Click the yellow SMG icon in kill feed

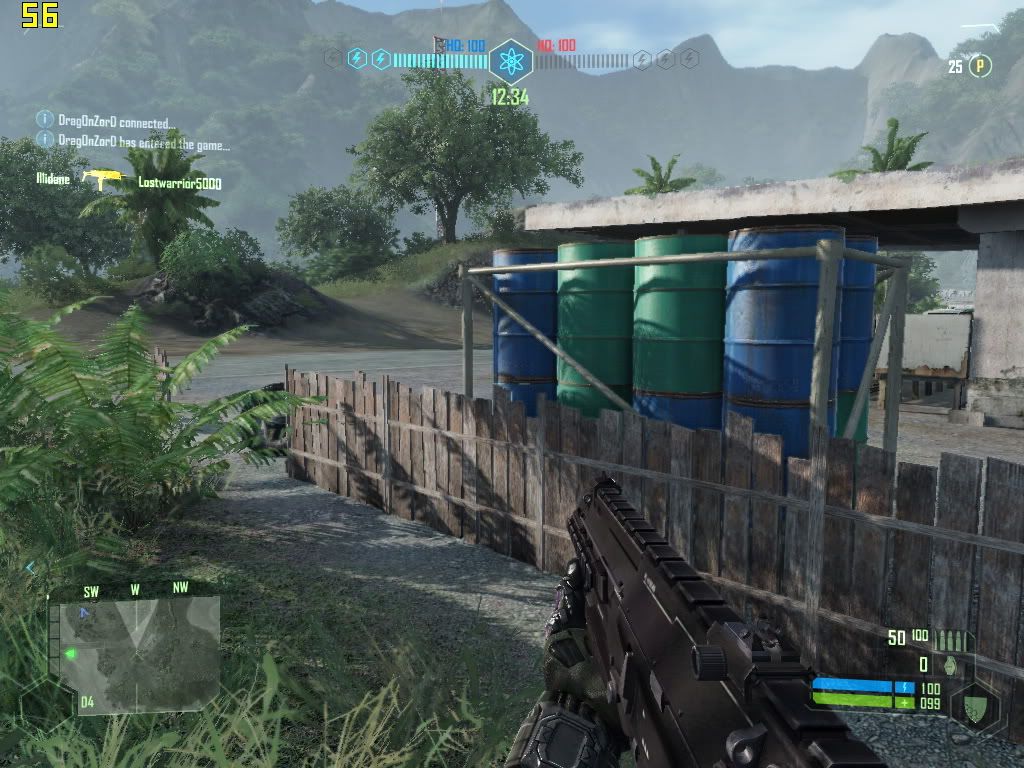click(98, 179)
